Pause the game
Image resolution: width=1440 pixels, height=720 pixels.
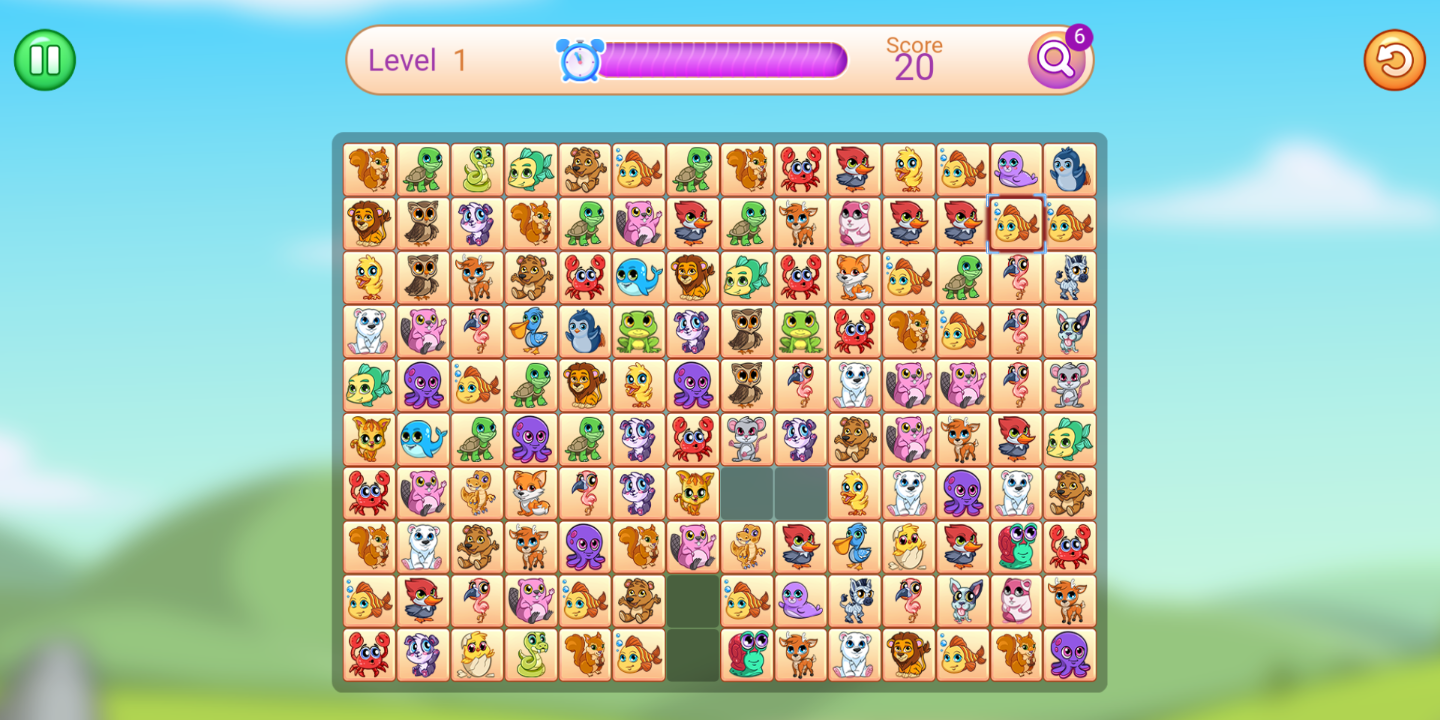click(44, 60)
